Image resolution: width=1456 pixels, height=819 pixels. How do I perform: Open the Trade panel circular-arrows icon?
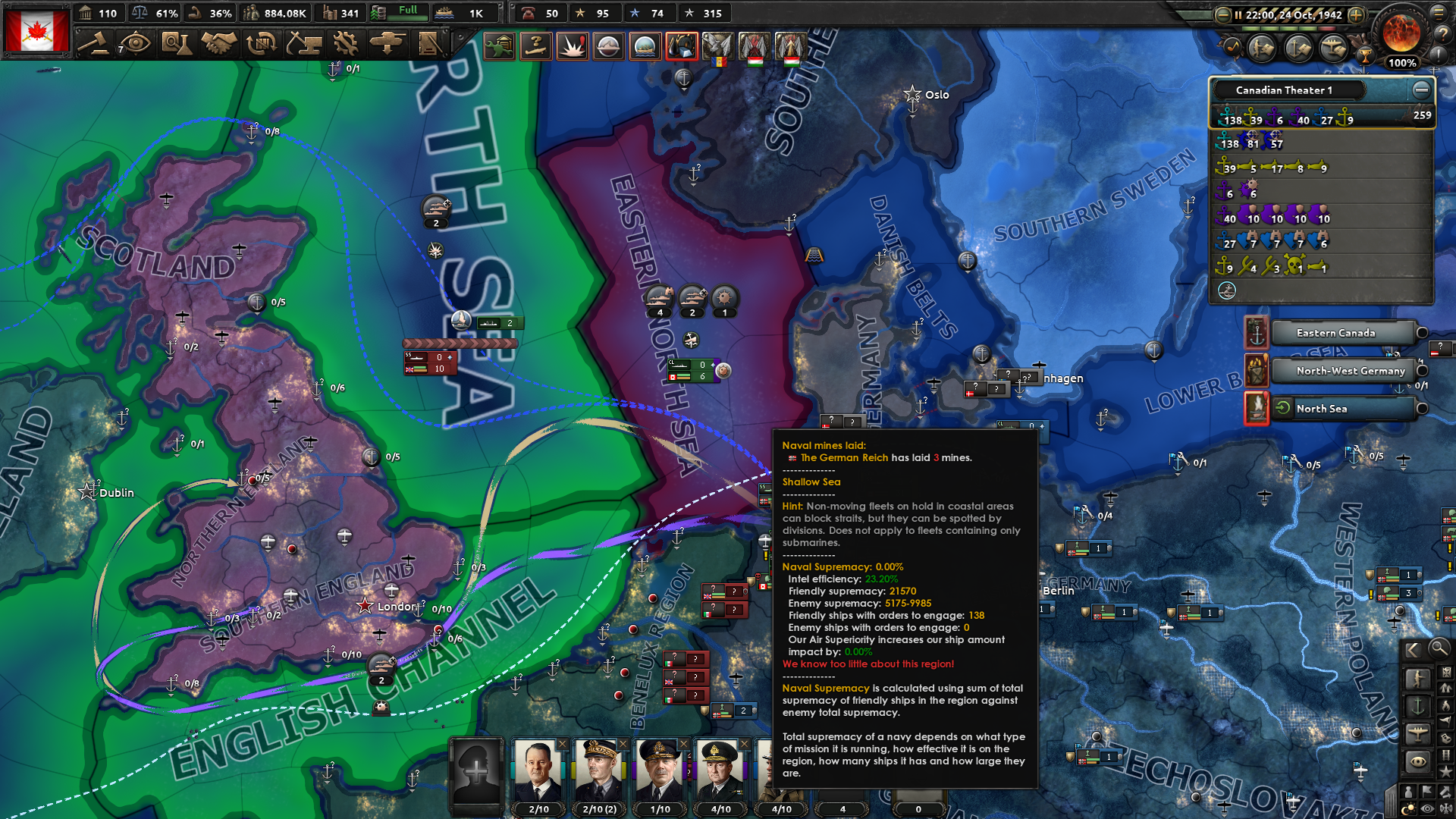[x=259, y=43]
